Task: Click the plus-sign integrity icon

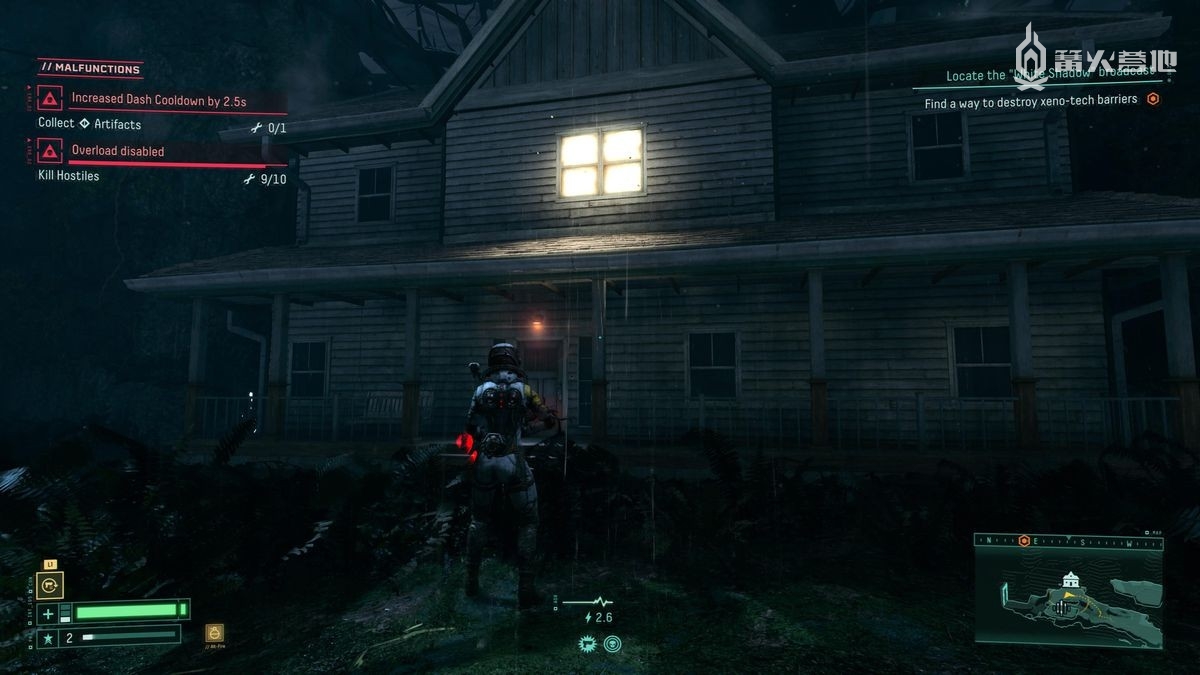Action: [48, 613]
